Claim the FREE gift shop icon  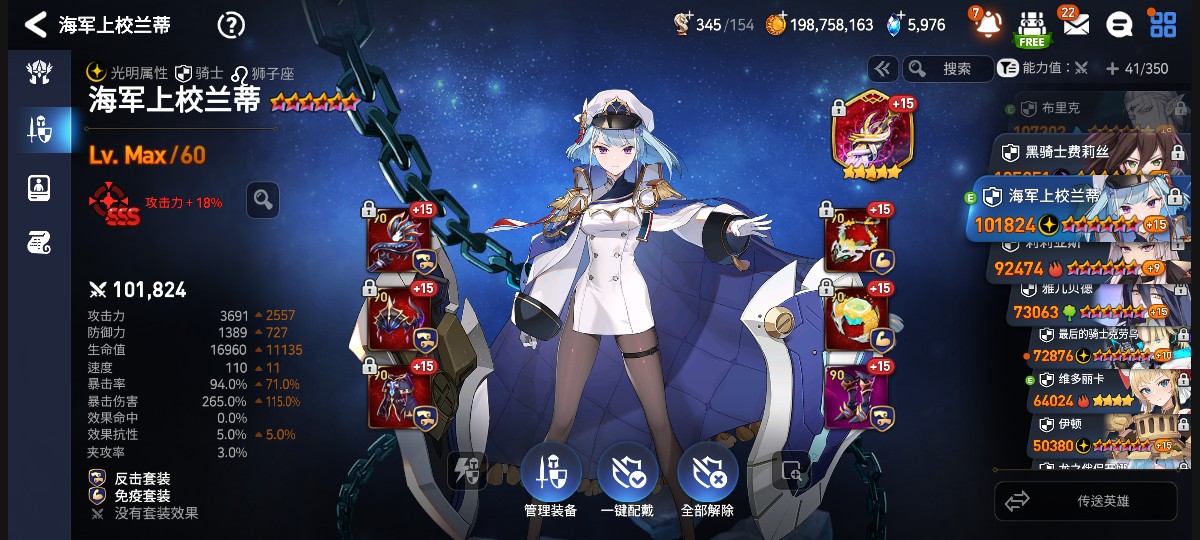tap(1032, 26)
